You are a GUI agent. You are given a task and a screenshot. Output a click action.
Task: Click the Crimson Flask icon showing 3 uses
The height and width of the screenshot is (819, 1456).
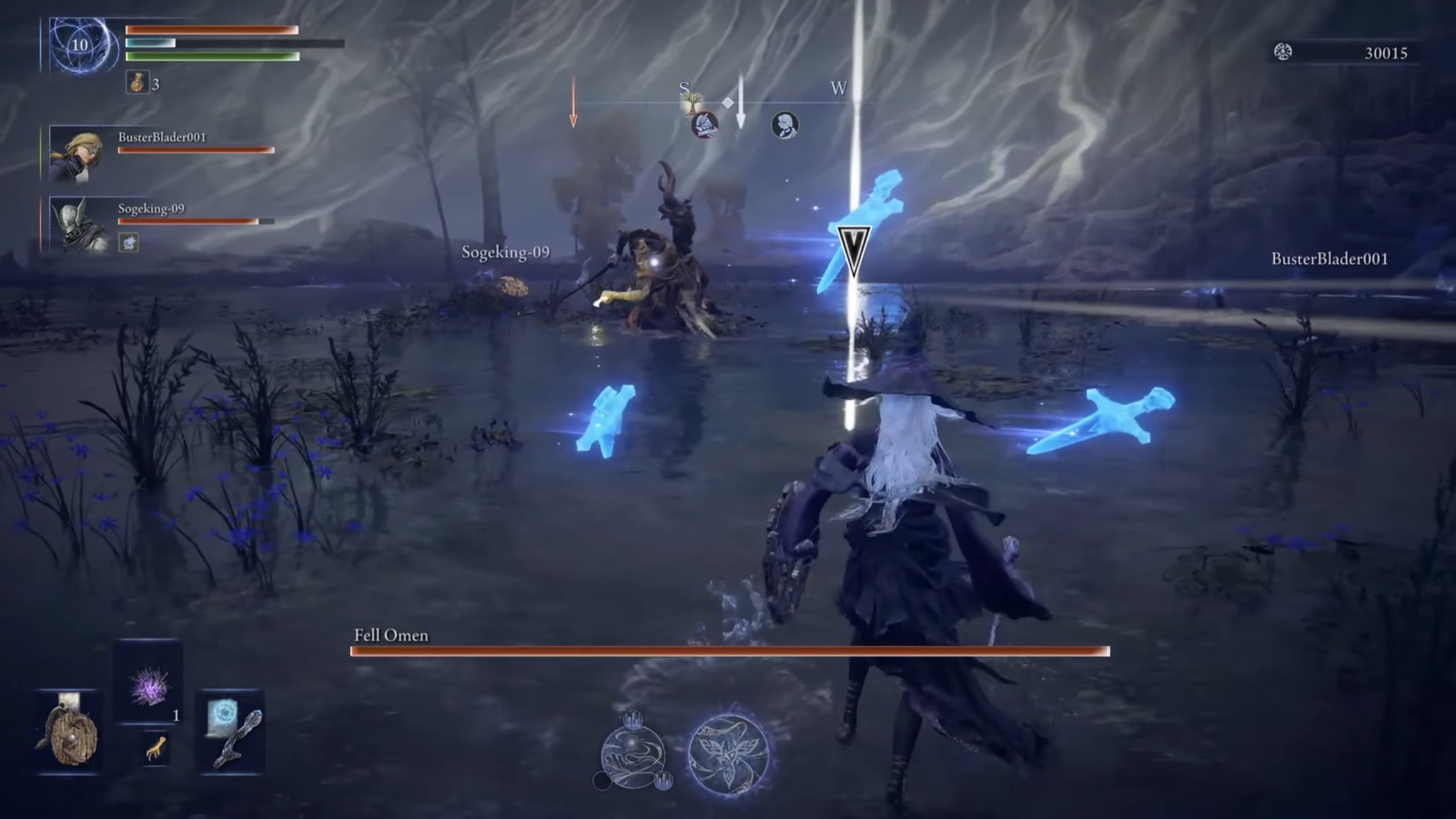click(137, 82)
